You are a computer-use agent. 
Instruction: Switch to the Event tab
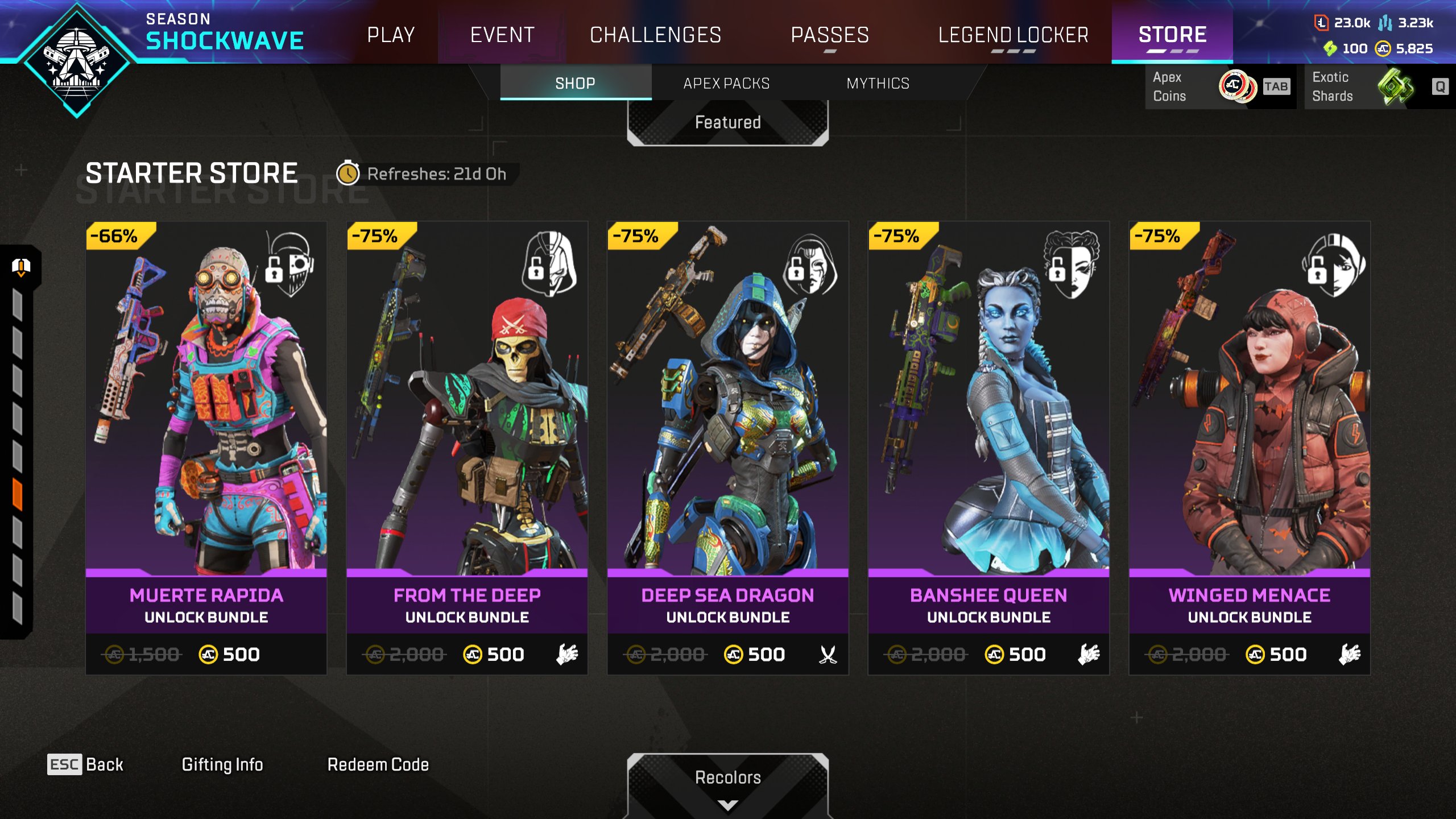pyautogui.click(x=502, y=35)
